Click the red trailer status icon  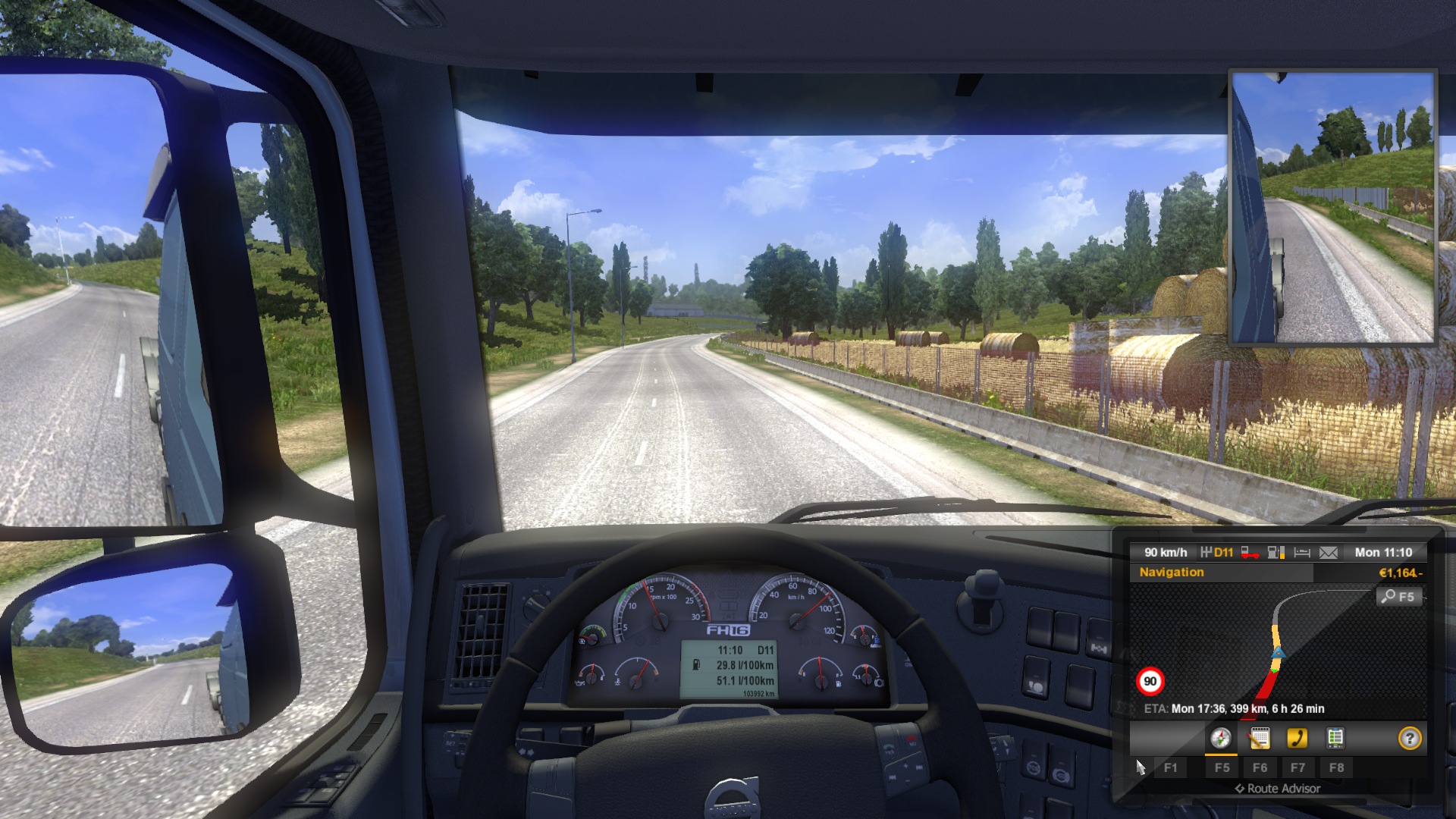(x=1249, y=553)
